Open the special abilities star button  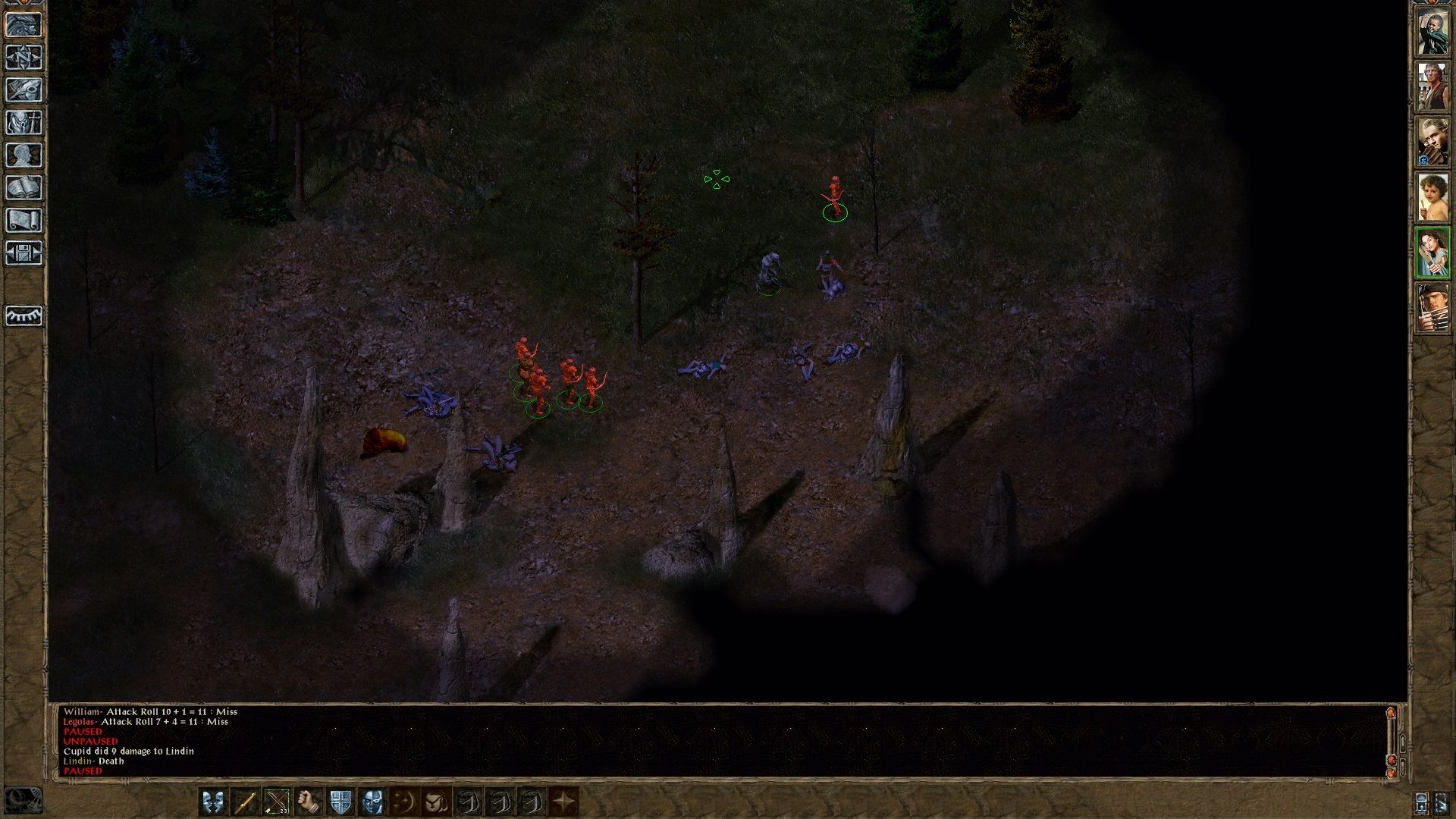pyautogui.click(x=563, y=802)
